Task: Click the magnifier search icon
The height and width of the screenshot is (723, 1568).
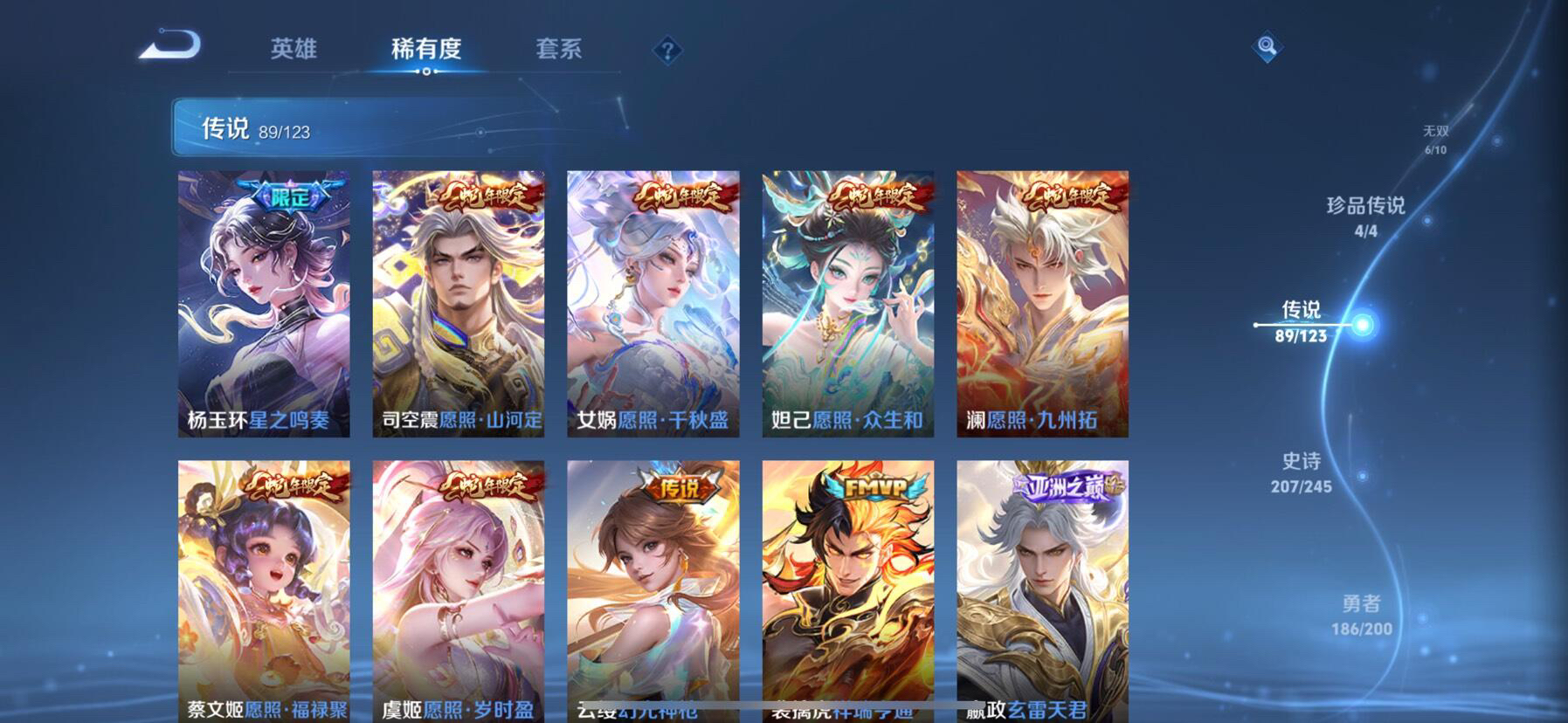Action: [1267, 46]
